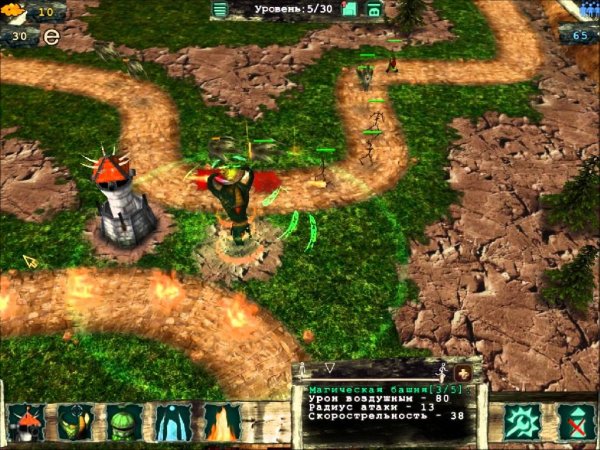
Task: Choose the green goblin tower build icon
Action: click(75, 422)
